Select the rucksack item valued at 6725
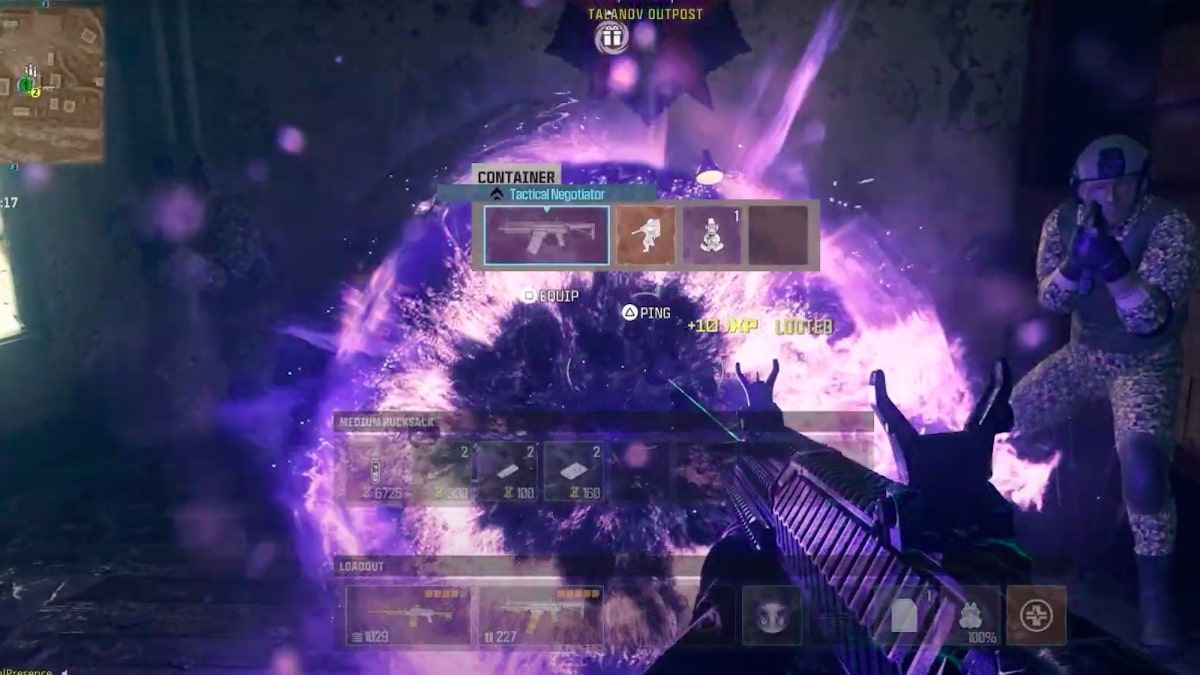Screen dimensions: 1200x675 (376, 471)
